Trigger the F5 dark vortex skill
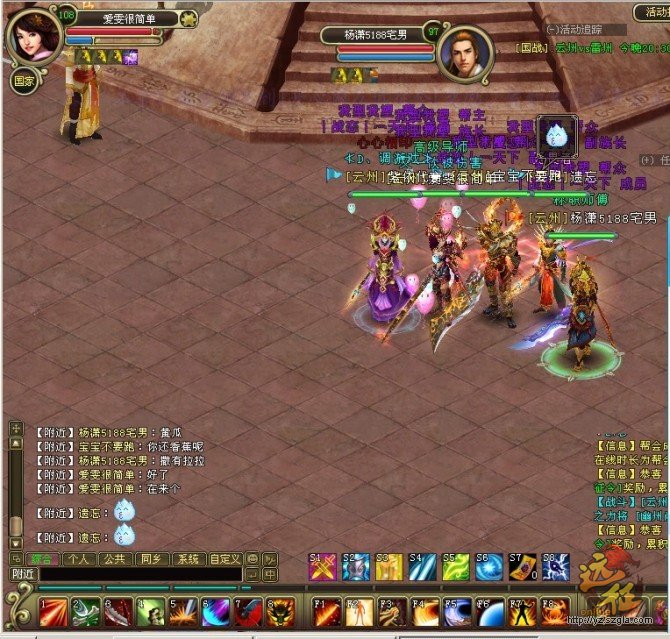This screenshot has height=639, width=670. (x=456, y=610)
